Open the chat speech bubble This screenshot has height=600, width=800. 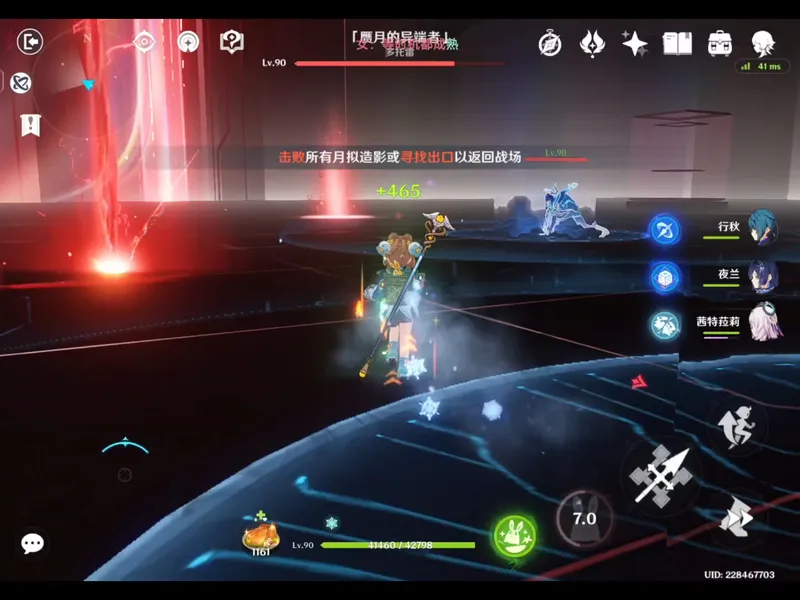pyautogui.click(x=32, y=543)
